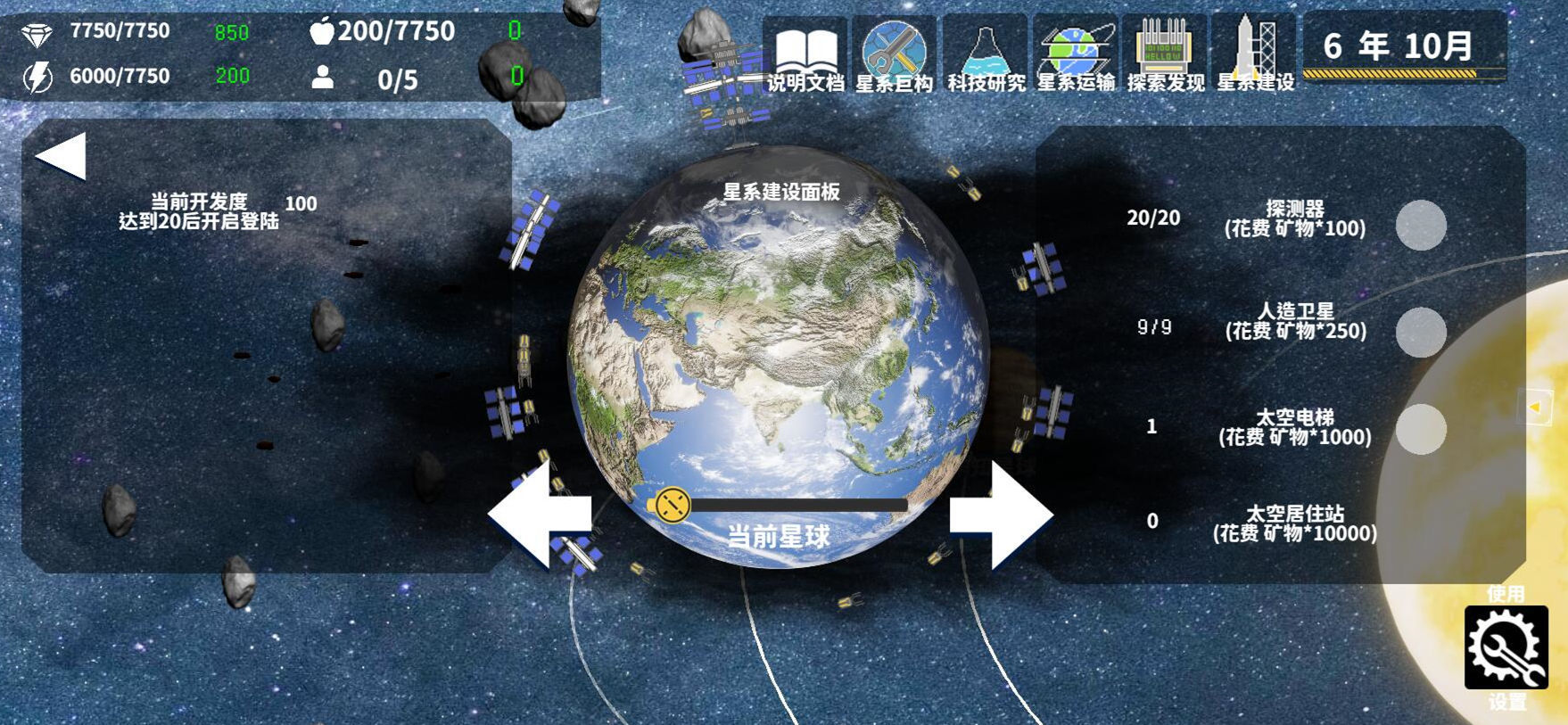1568x725 pixels.
Task: Expand the small triangle tab on right edge
Action: (x=1536, y=408)
